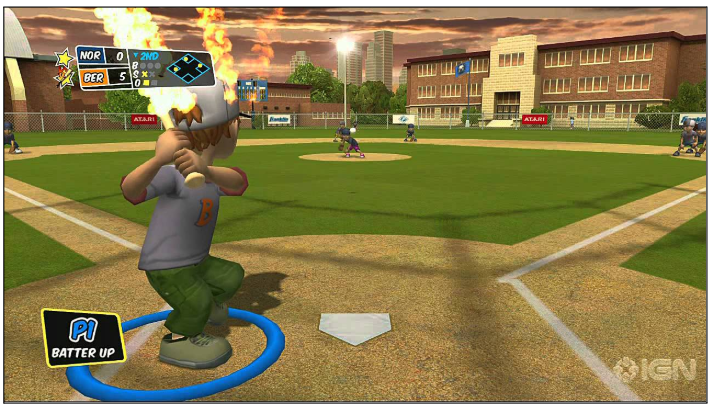Click the flaming star beside BER
712x410 pixels.
point(66,78)
